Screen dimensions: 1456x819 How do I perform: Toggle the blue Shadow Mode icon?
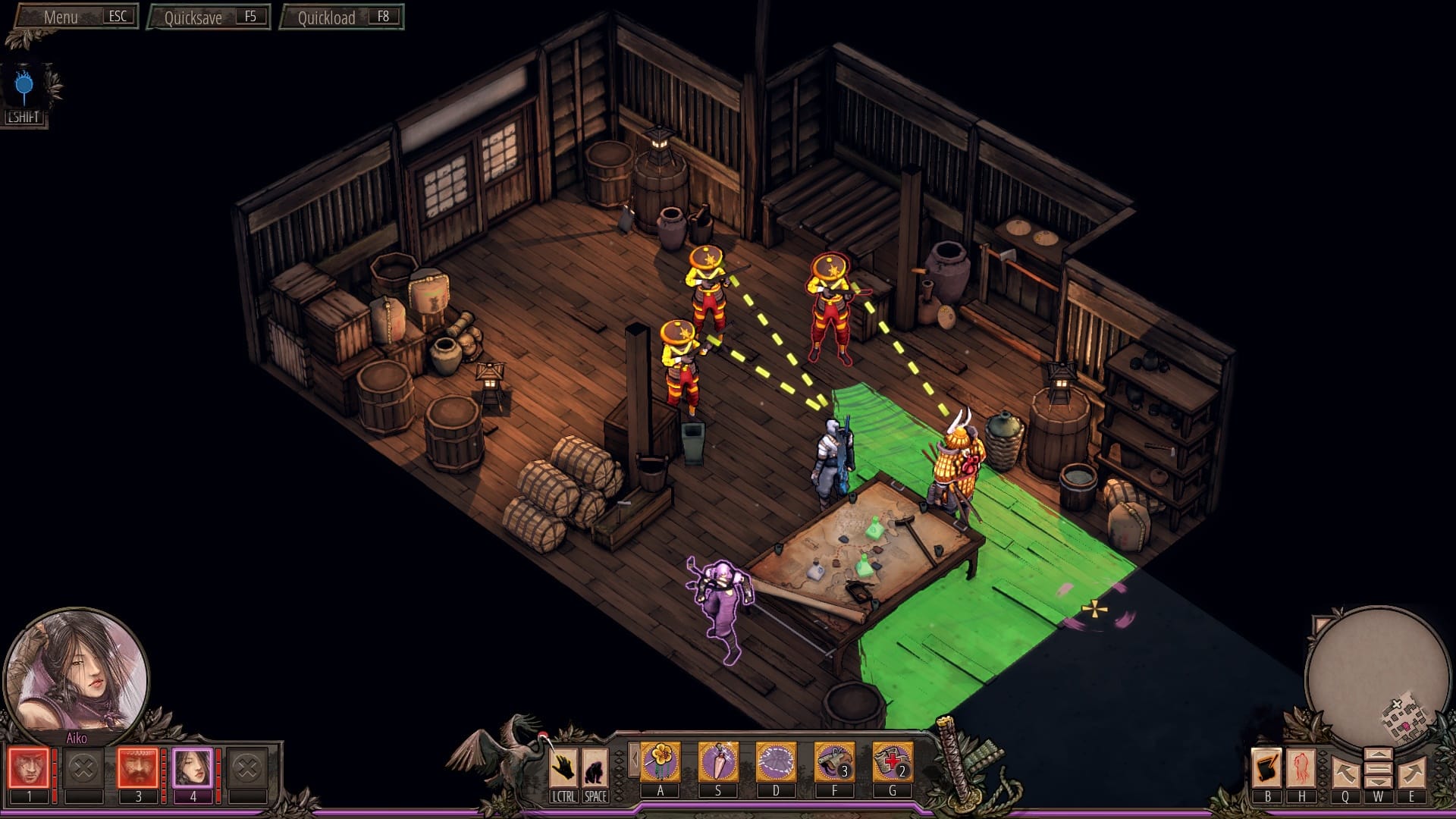(x=24, y=87)
